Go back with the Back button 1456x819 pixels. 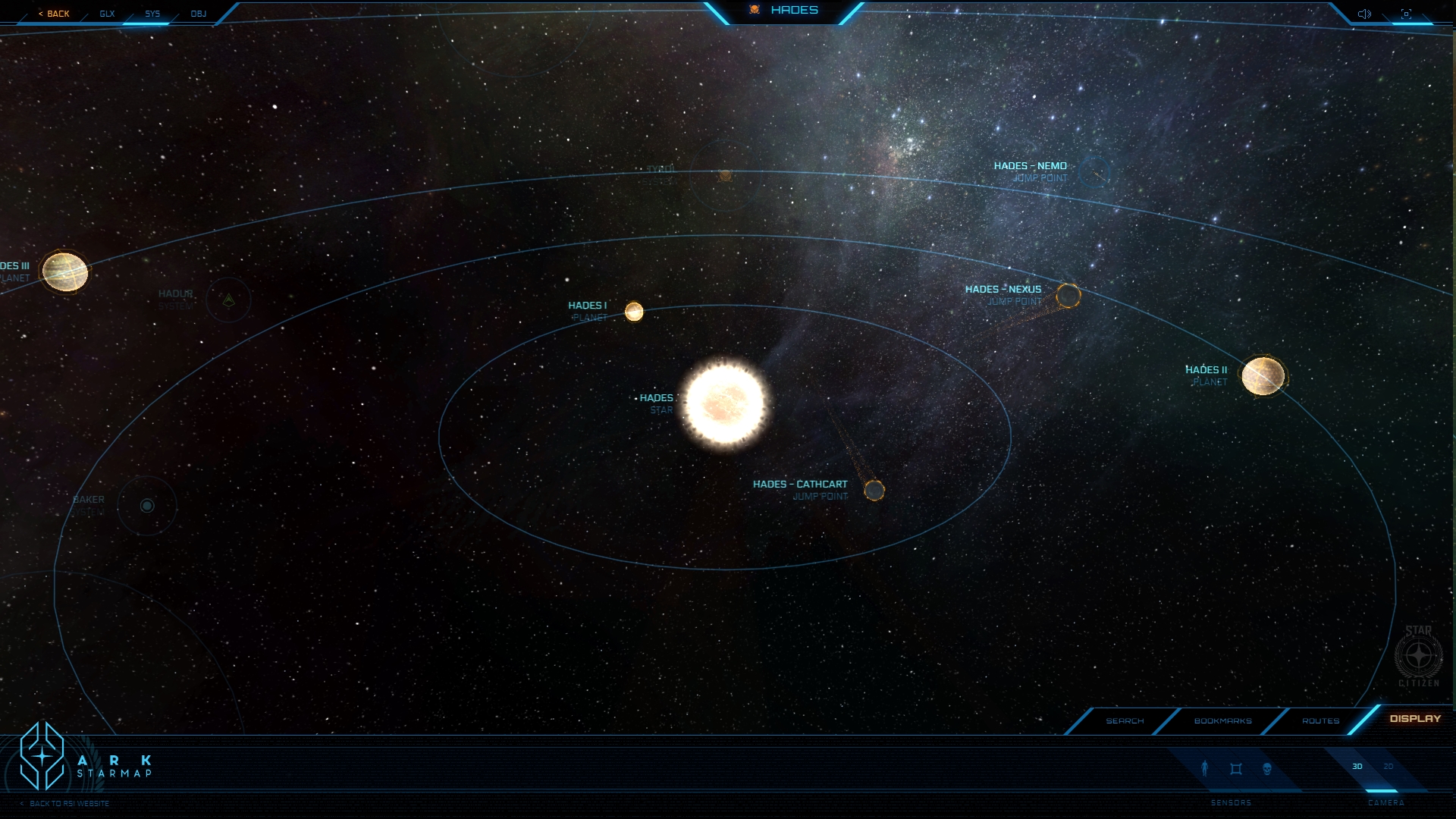[x=55, y=14]
